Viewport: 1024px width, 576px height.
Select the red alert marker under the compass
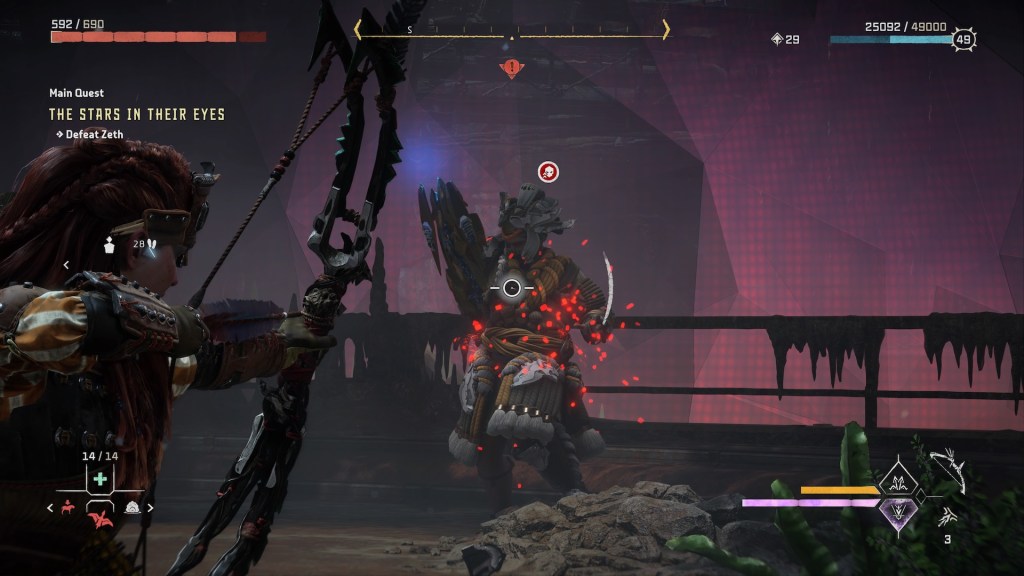pos(512,68)
